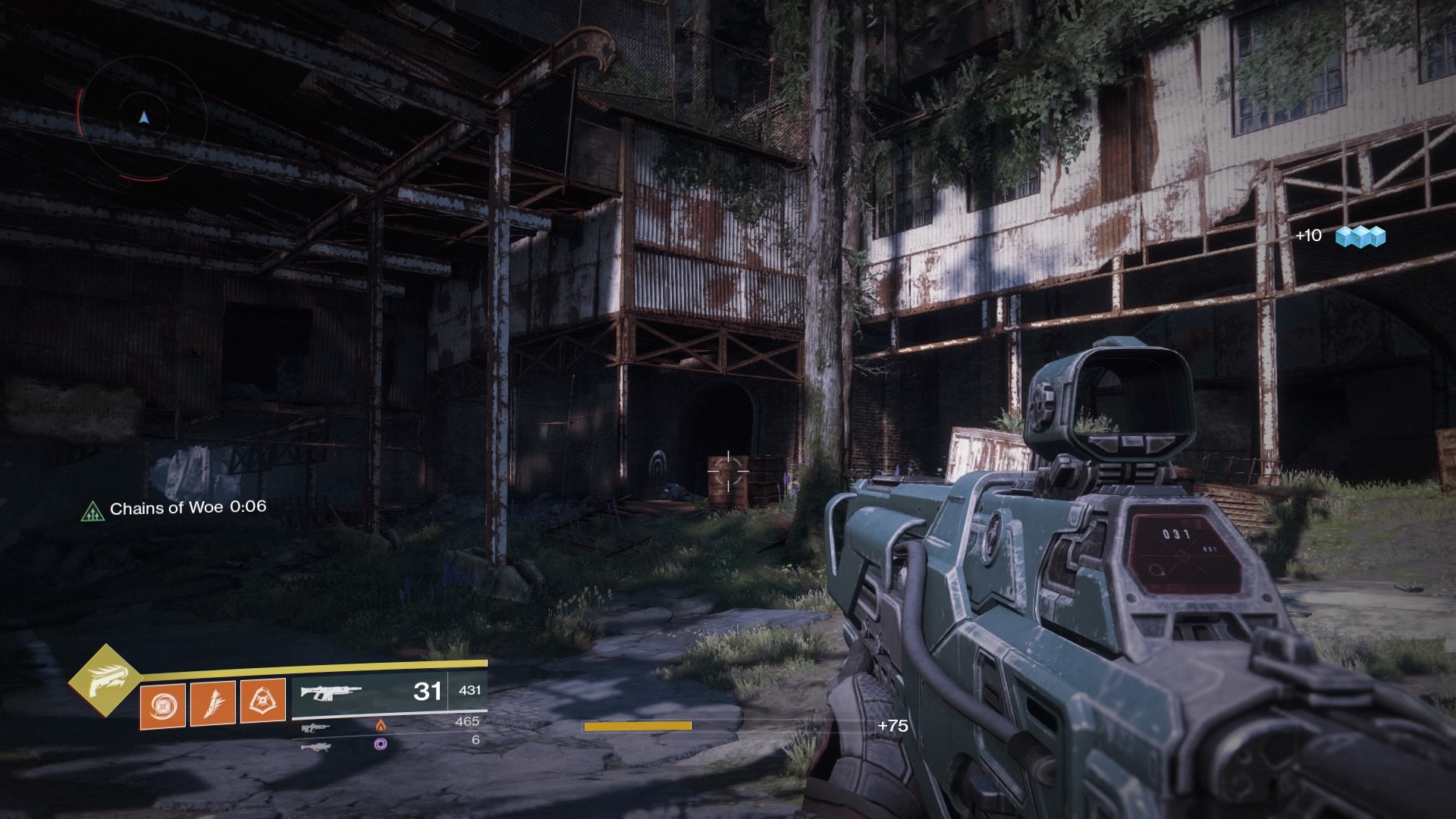Use the throwing knife melee ability
This screenshot has height=819, width=1456.
[x=212, y=702]
